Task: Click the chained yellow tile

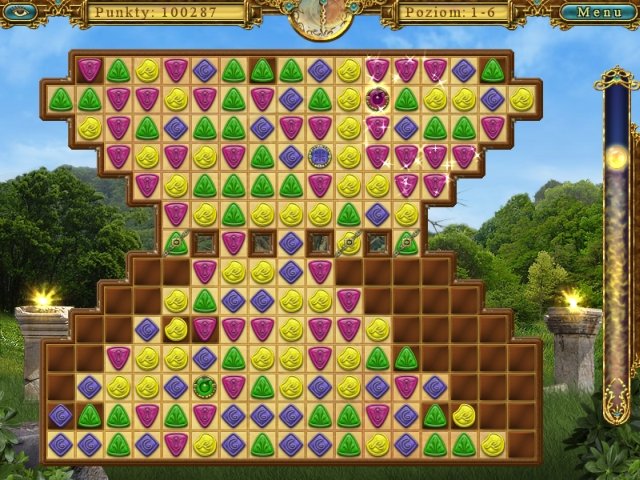Action: pyautogui.click(x=348, y=242)
